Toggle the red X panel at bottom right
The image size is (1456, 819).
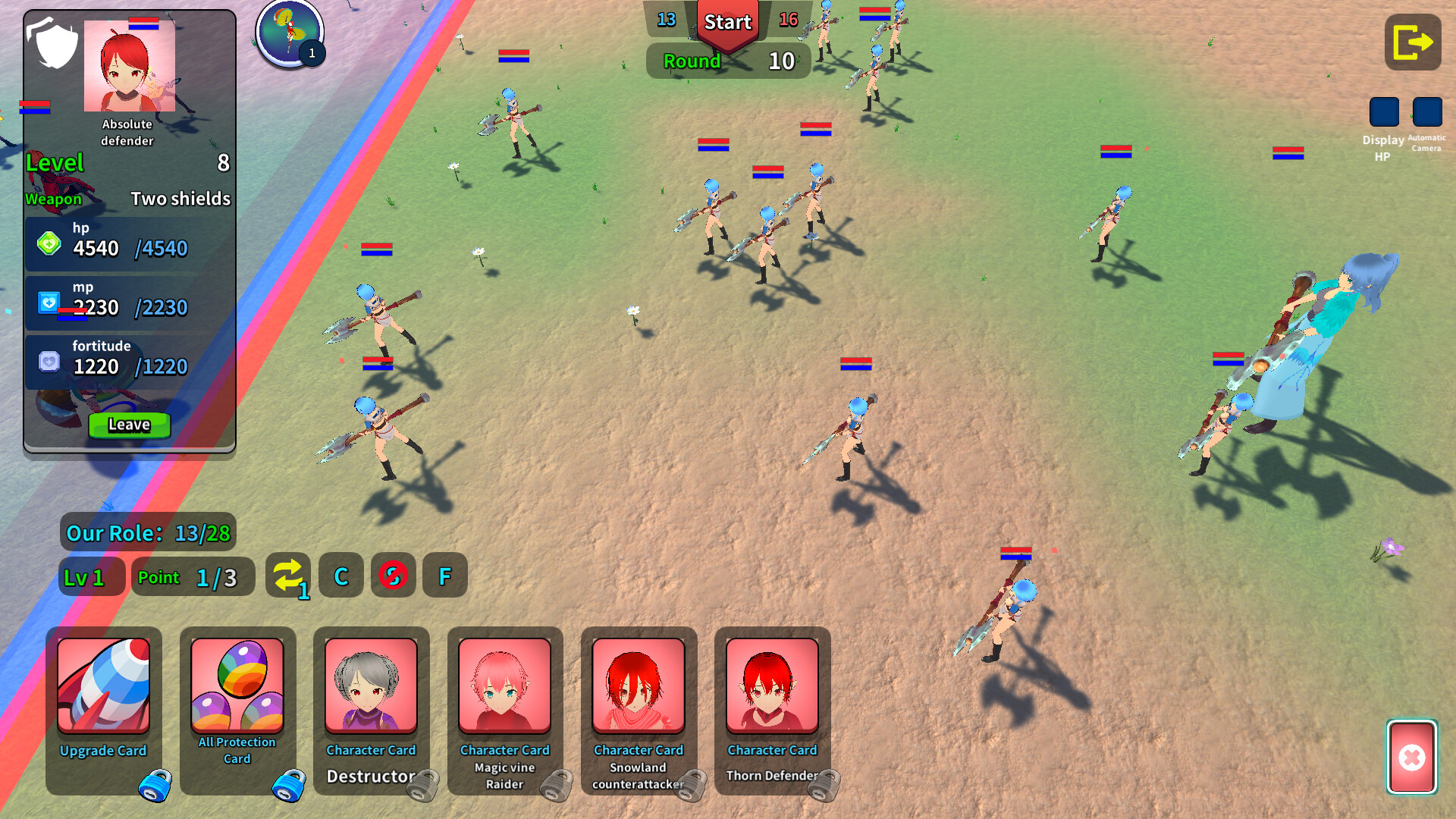click(1411, 758)
